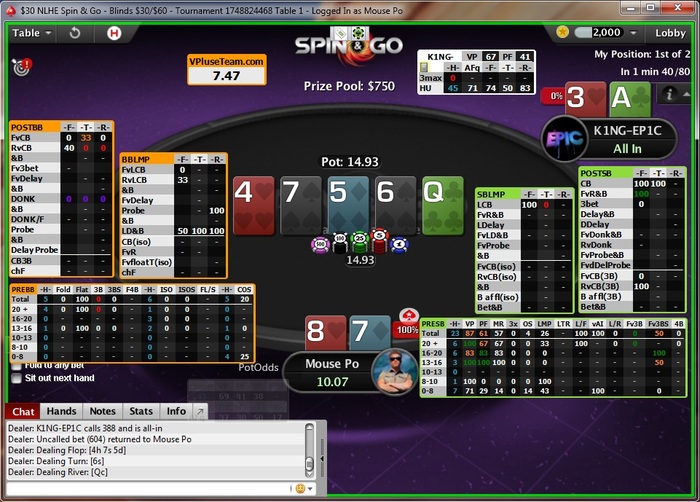
Task: Switch to the Stats tab
Action: click(x=141, y=411)
